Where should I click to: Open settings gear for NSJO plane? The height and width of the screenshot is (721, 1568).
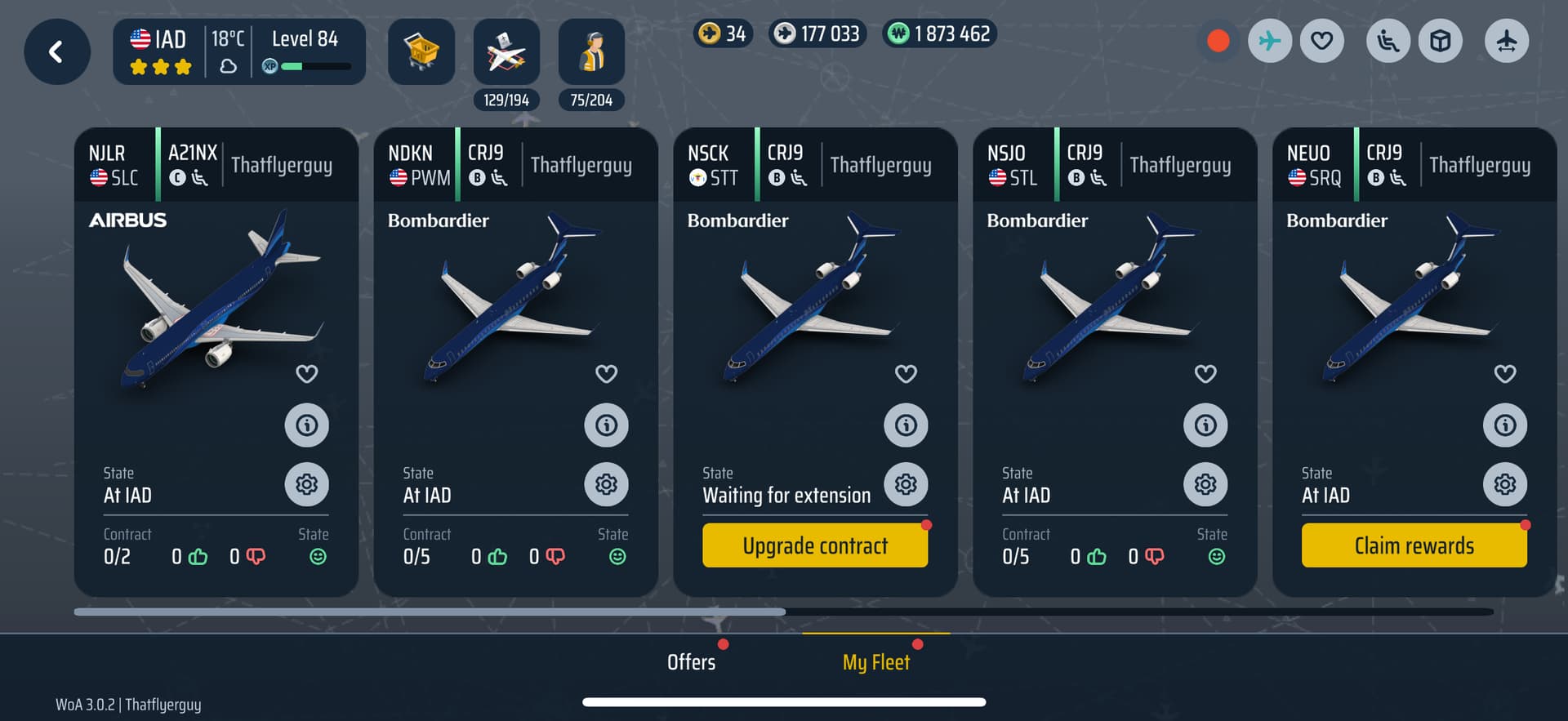click(x=1205, y=484)
